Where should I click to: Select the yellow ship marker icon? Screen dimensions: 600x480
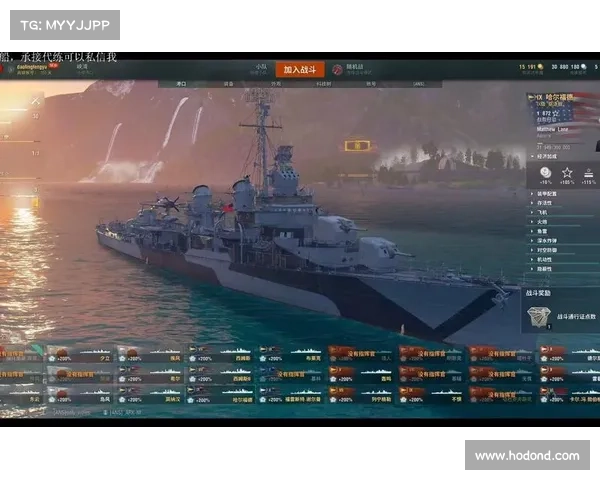[357, 146]
